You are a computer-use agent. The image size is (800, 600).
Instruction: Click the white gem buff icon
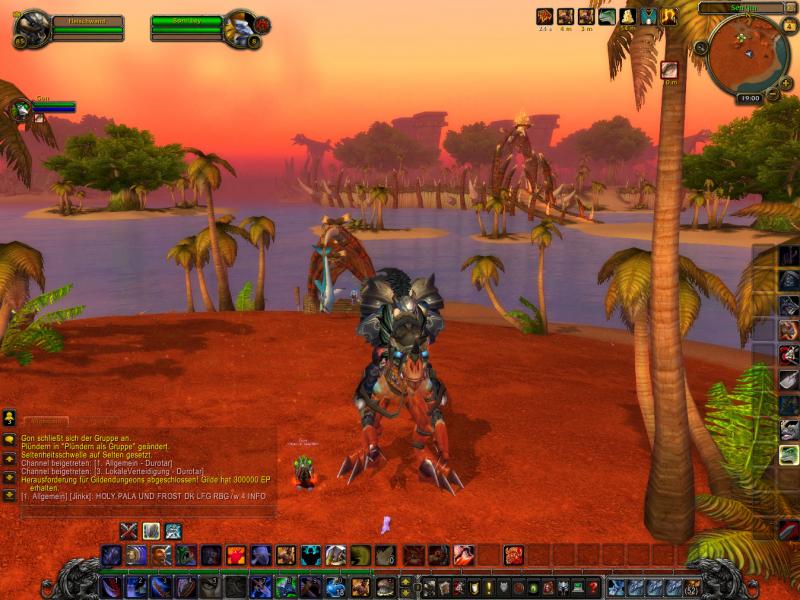click(627, 16)
